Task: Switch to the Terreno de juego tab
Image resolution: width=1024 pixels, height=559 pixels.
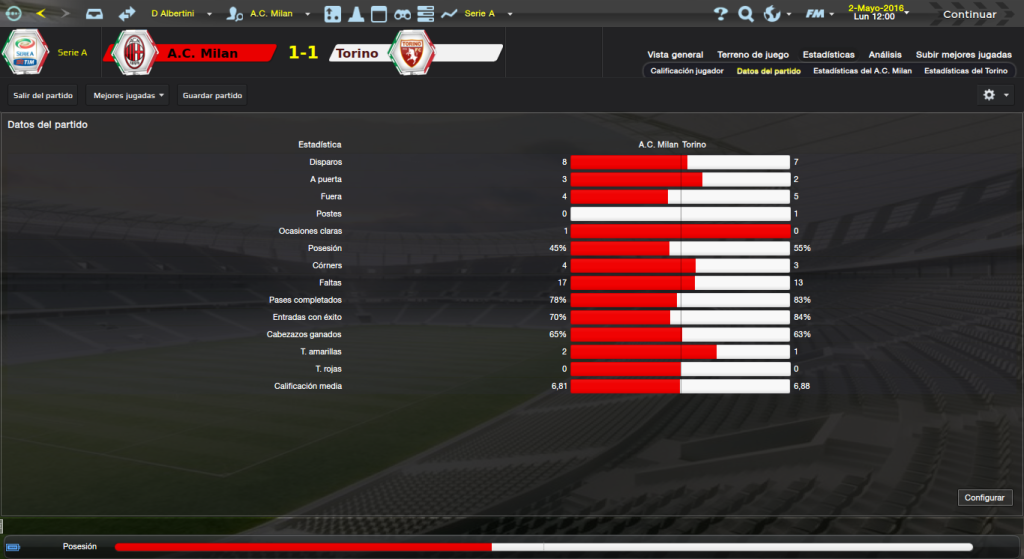Action: coord(754,55)
